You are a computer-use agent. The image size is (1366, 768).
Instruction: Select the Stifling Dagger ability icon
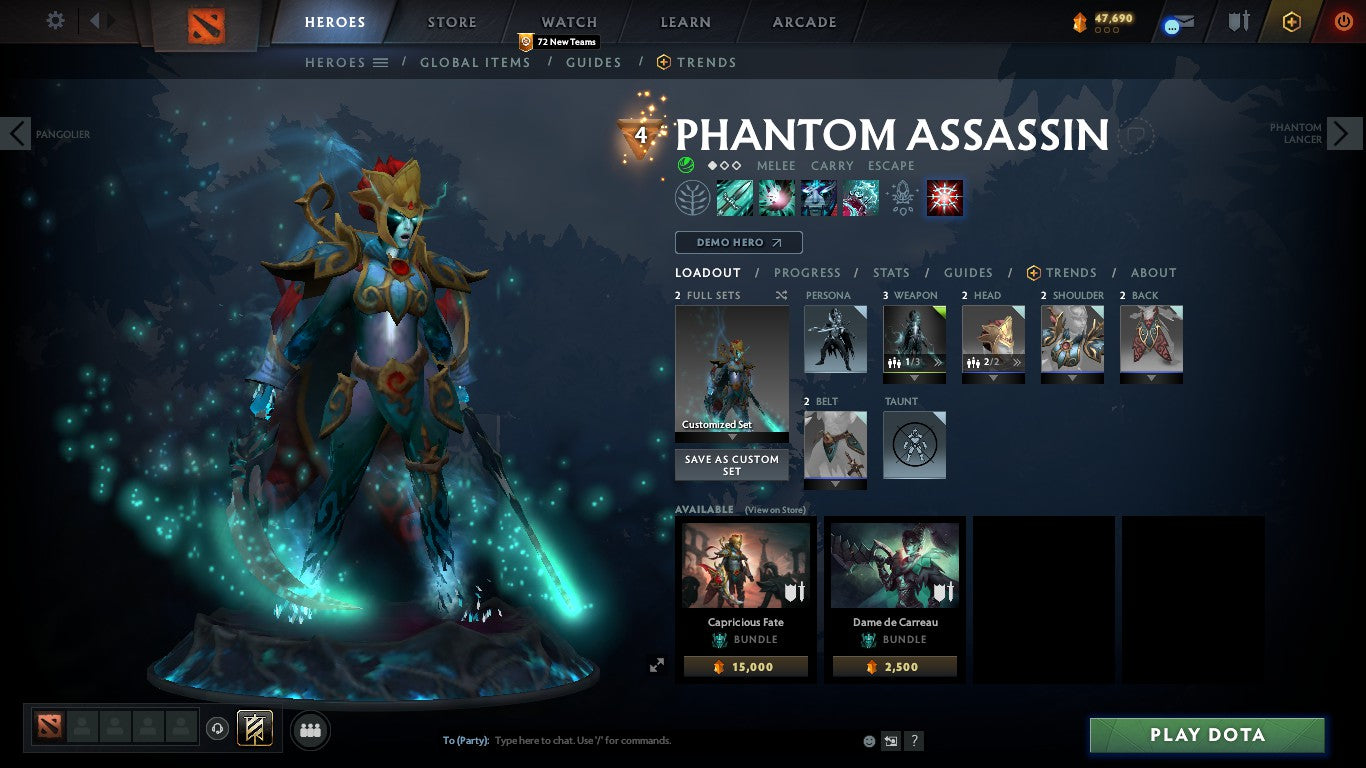pos(735,197)
